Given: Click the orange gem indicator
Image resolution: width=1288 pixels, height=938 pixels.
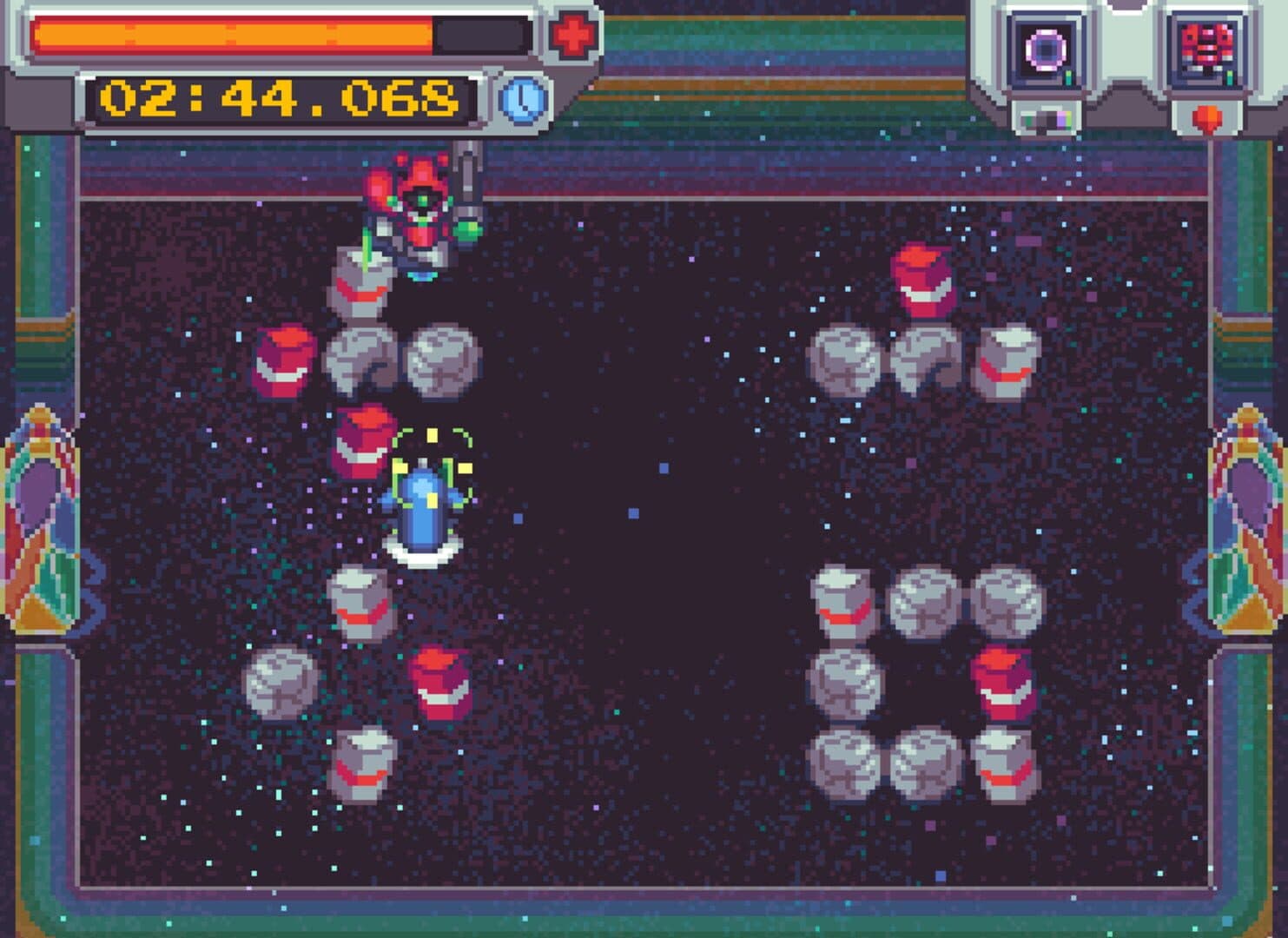Looking at the screenshot, I should (1205, 119).
